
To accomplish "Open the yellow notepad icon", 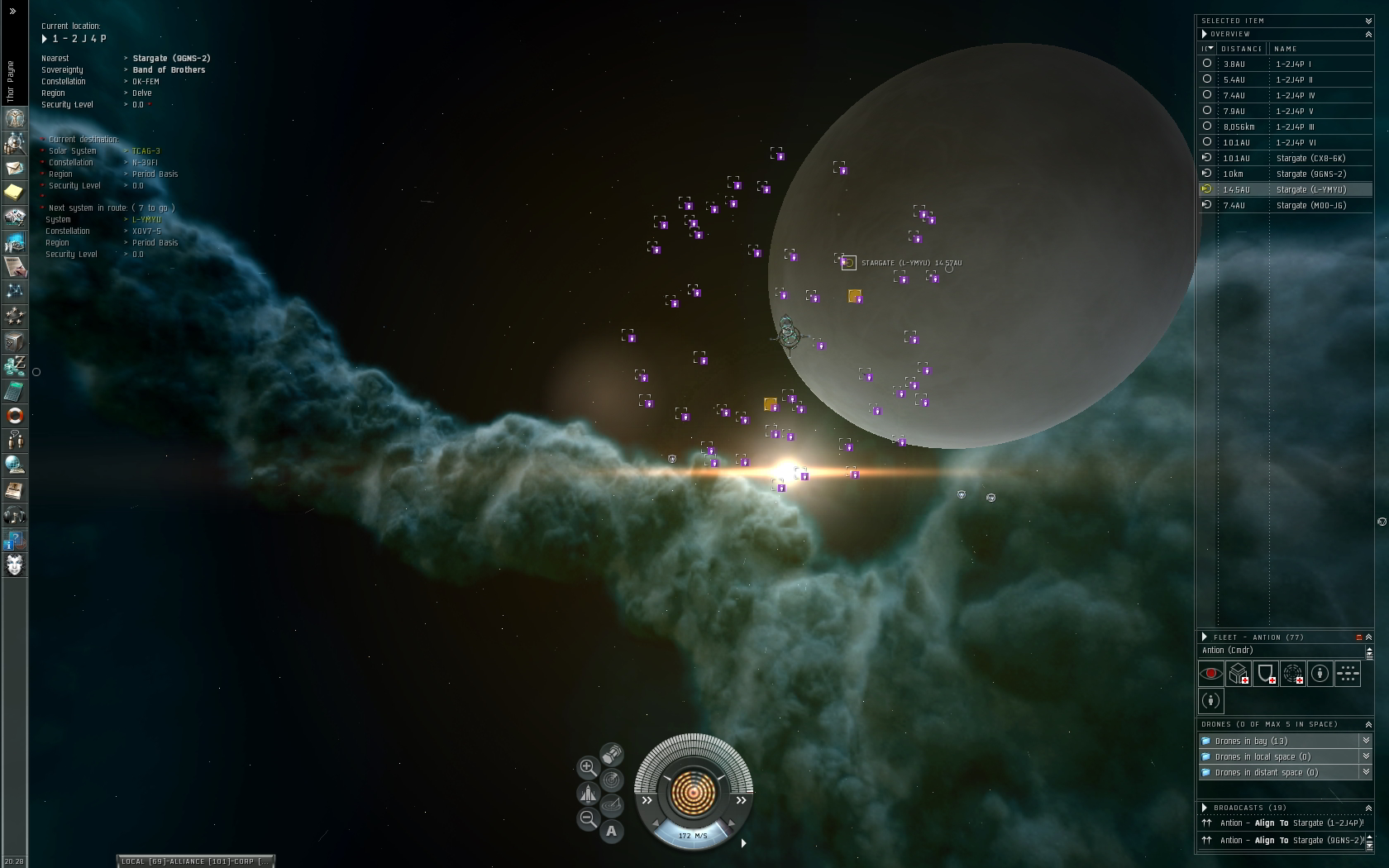I will click(15, 193).
